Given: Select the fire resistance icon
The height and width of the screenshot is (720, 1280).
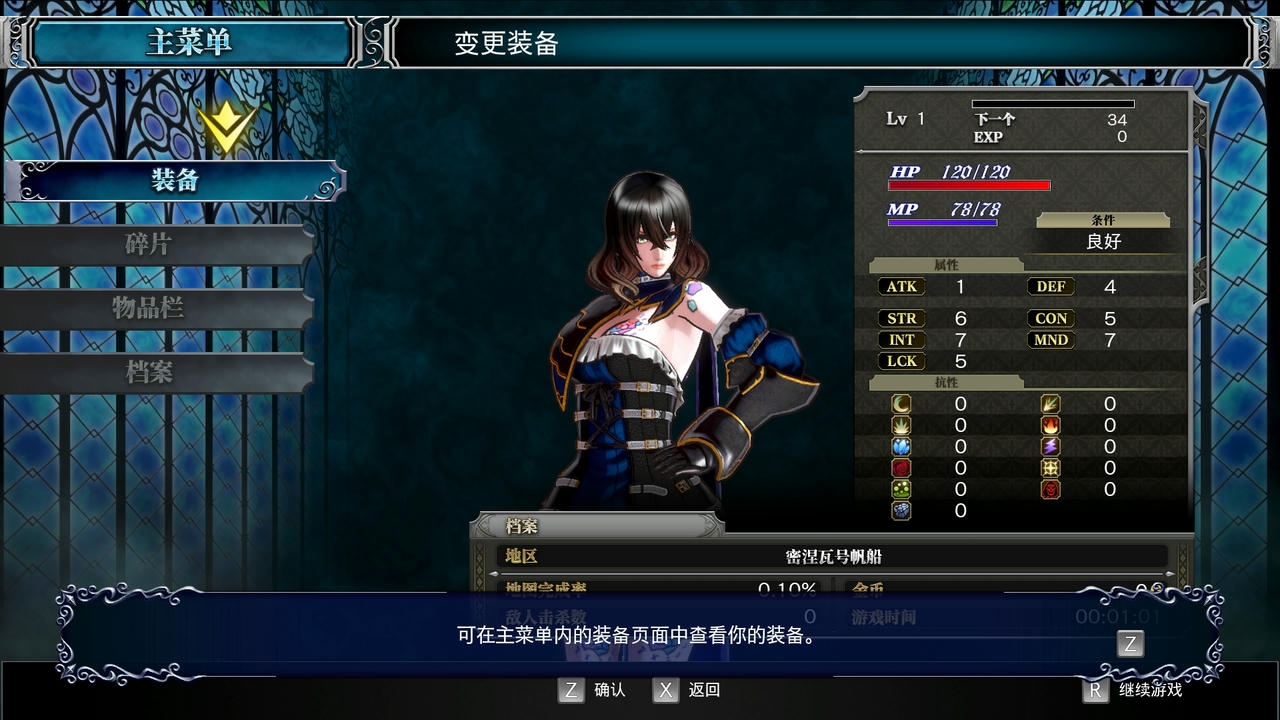Looking at the screenshot, I should coord(1050,425).
